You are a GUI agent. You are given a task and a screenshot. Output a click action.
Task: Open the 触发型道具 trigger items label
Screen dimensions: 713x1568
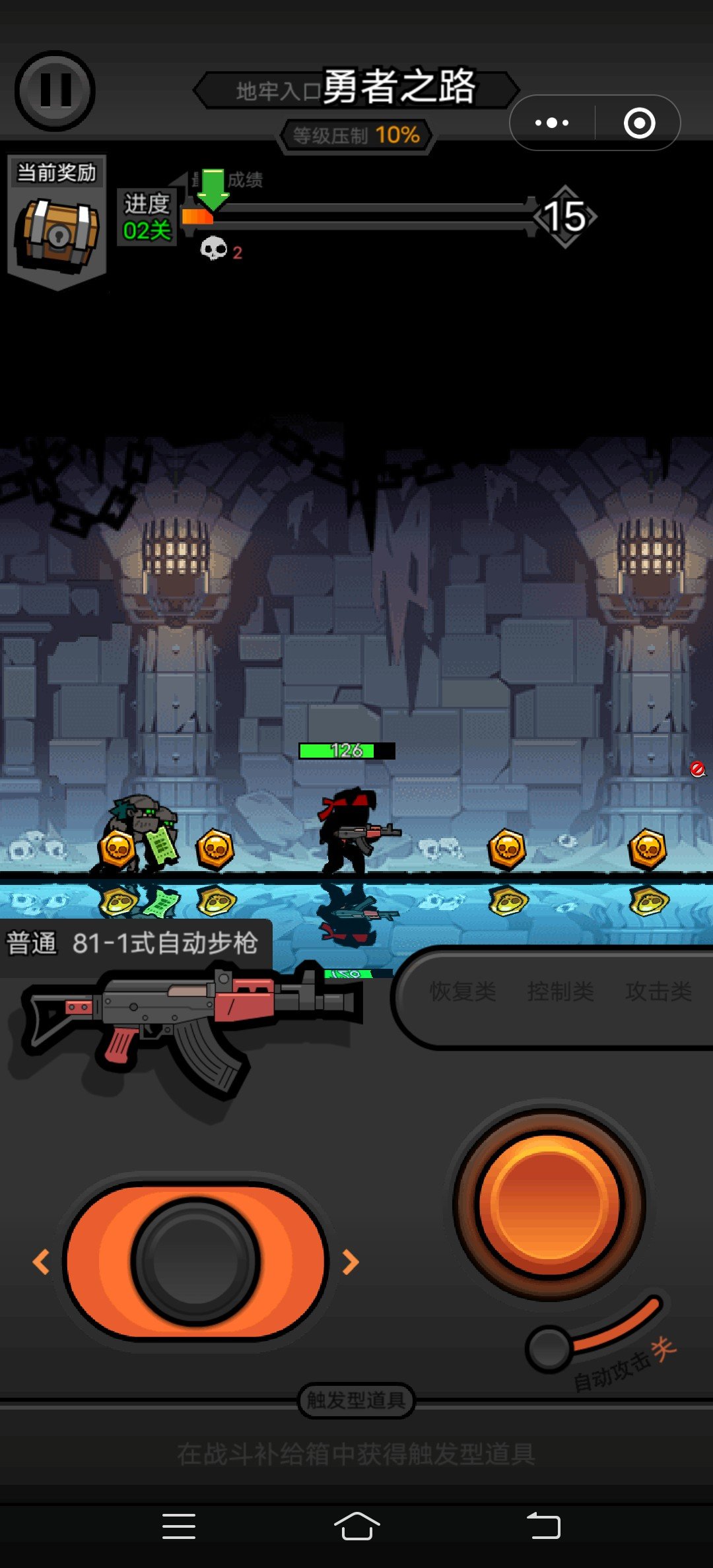pos(356,1400)
